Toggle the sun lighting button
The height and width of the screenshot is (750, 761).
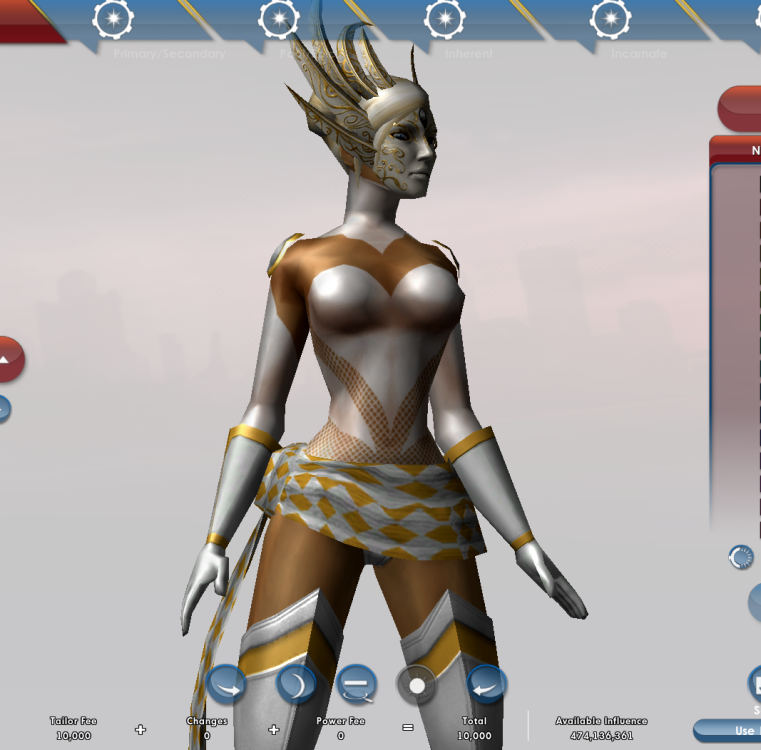(x=417, y=686)
